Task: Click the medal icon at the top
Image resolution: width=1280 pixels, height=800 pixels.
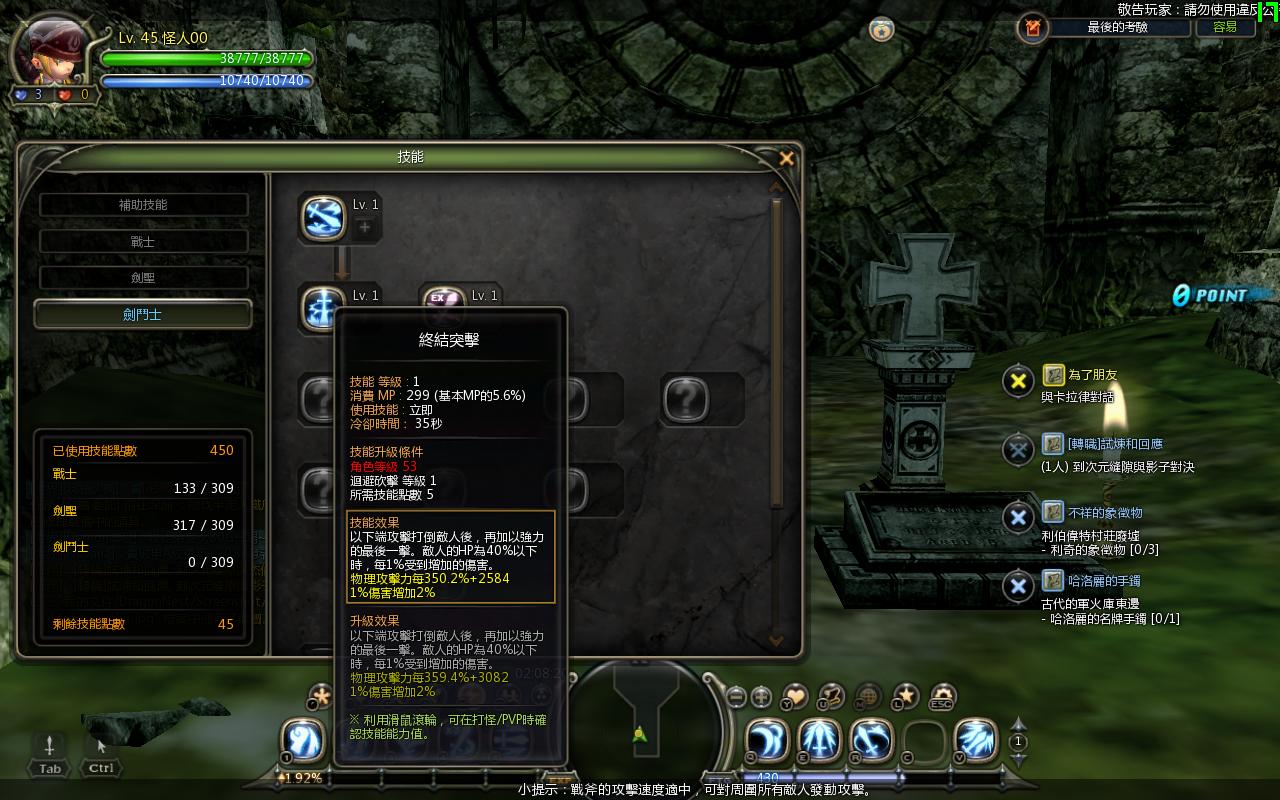Action: [881, 29]
